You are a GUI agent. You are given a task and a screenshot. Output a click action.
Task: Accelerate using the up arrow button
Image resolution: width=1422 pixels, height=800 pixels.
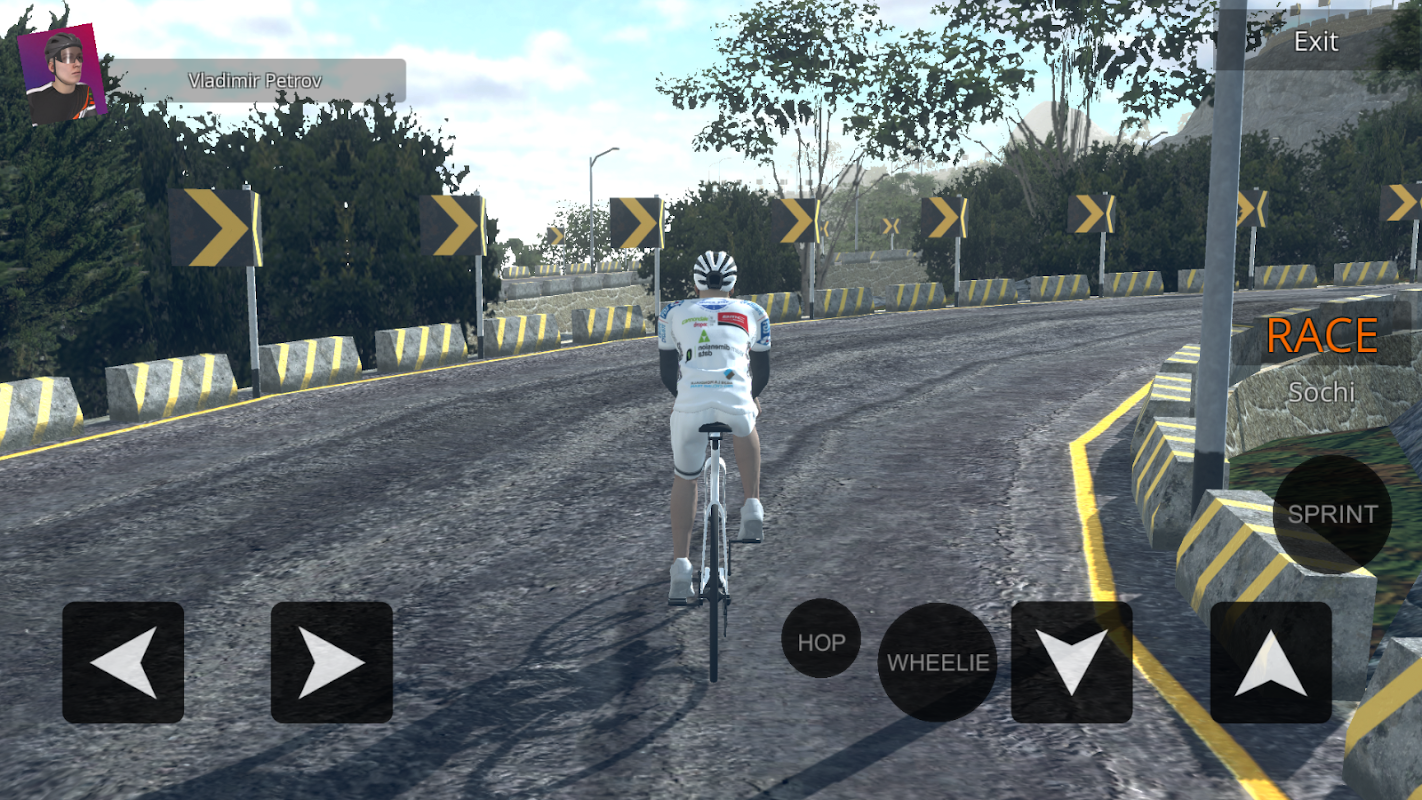tap(1270, 662)
